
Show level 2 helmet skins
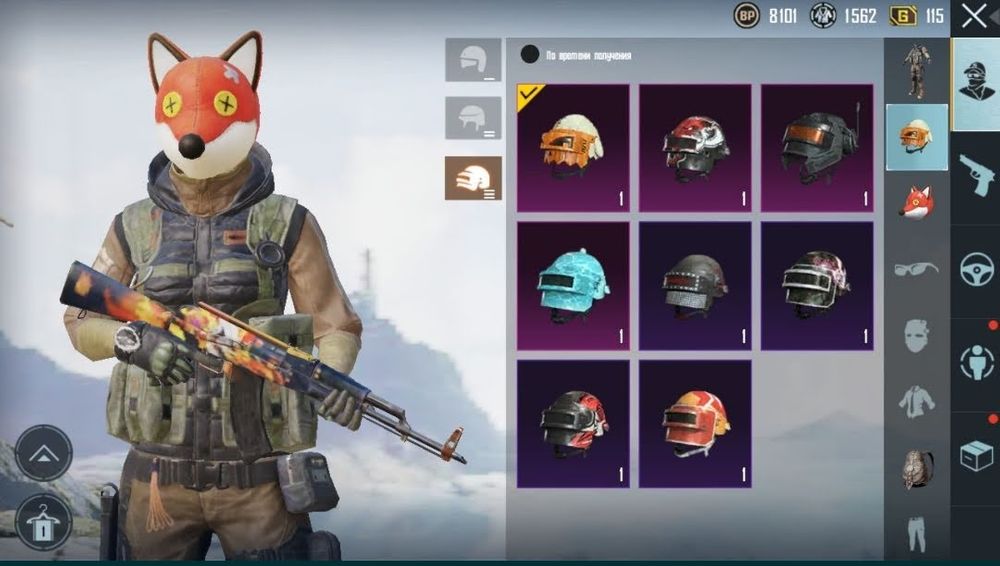point(473,118)
